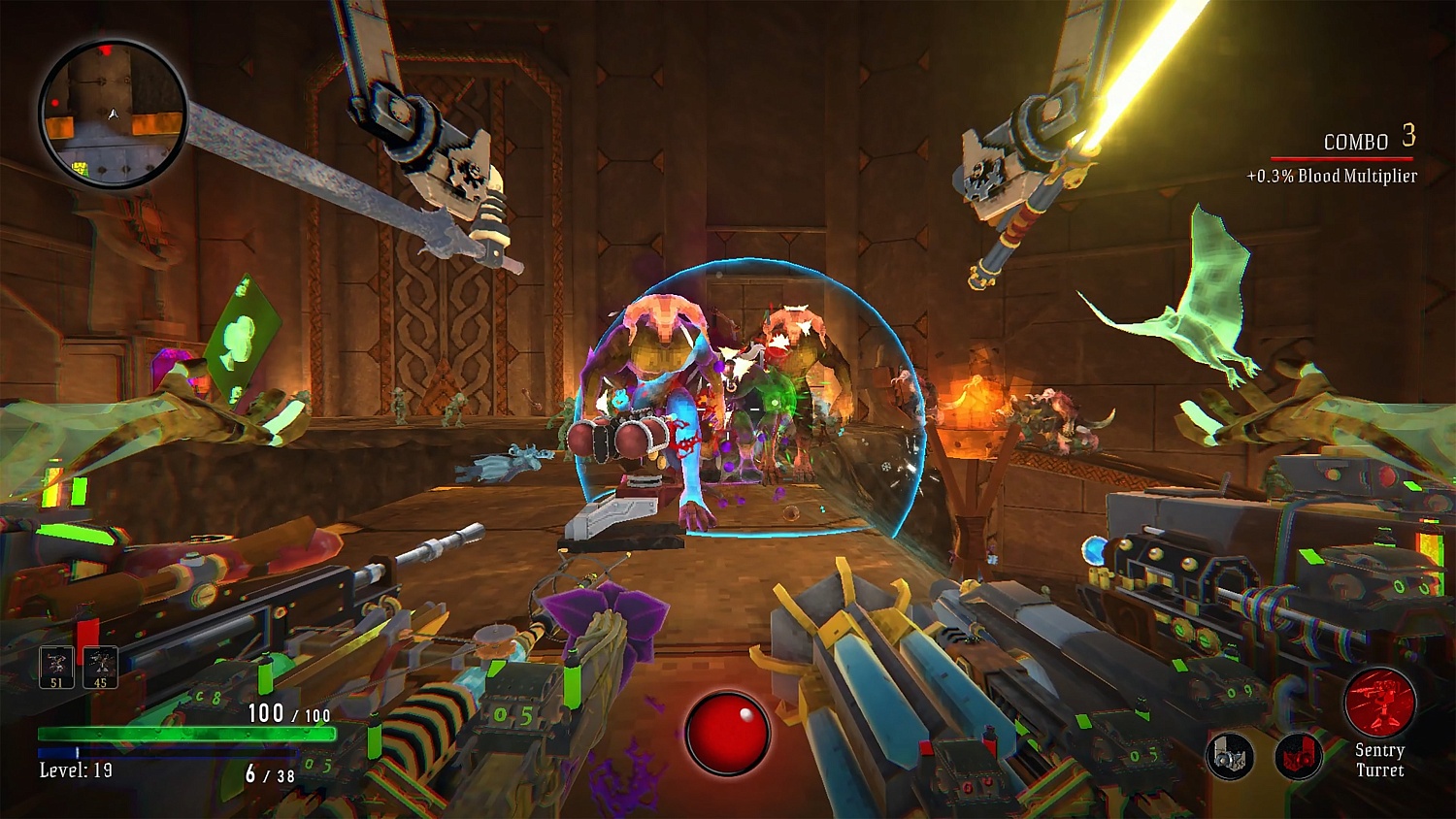Select the grey weapon icon beside Sentry Turret
1456x819 pixels.
click(1230, 756)
